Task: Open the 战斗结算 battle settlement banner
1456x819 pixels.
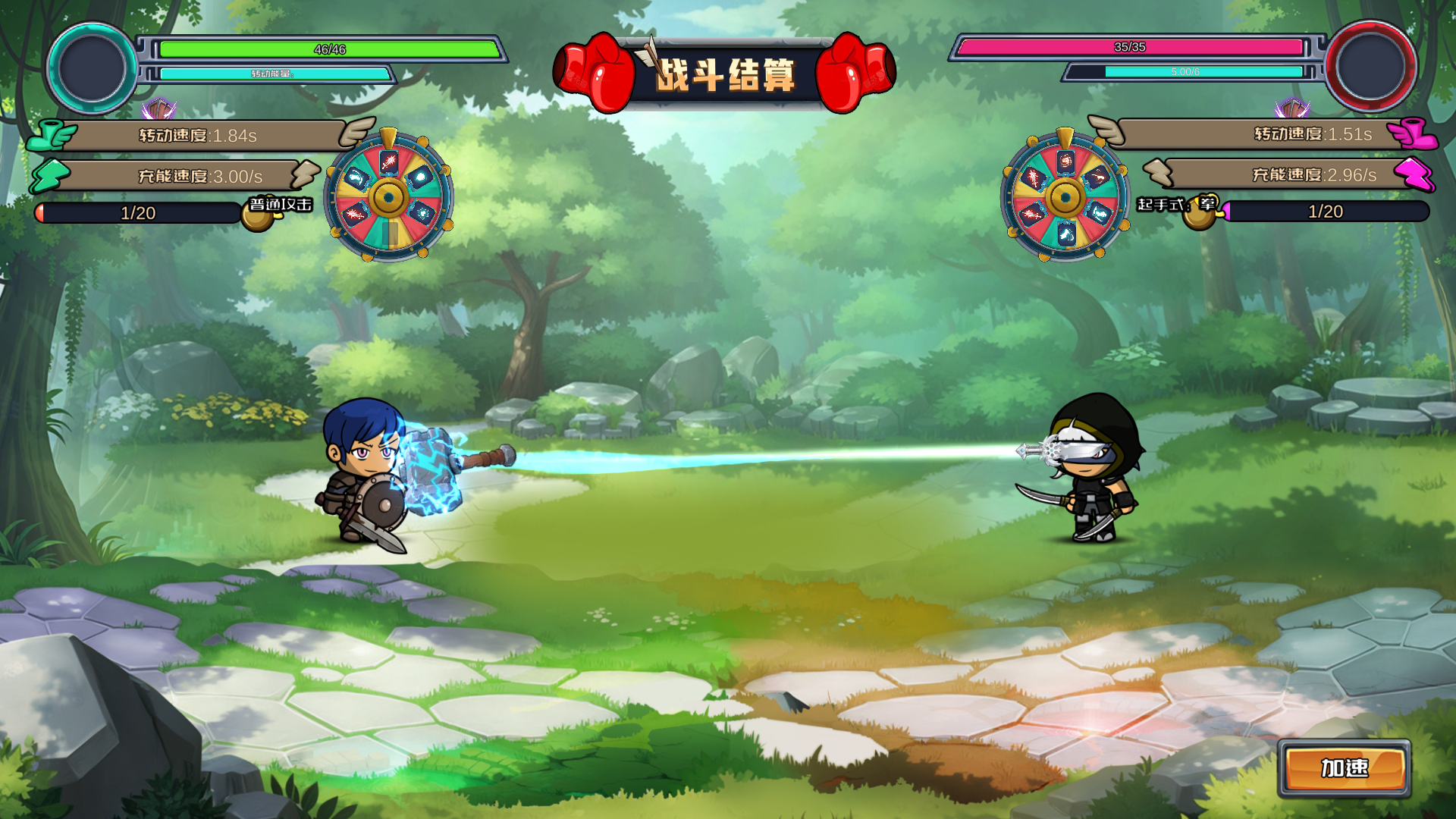Action: coord(724,74)
